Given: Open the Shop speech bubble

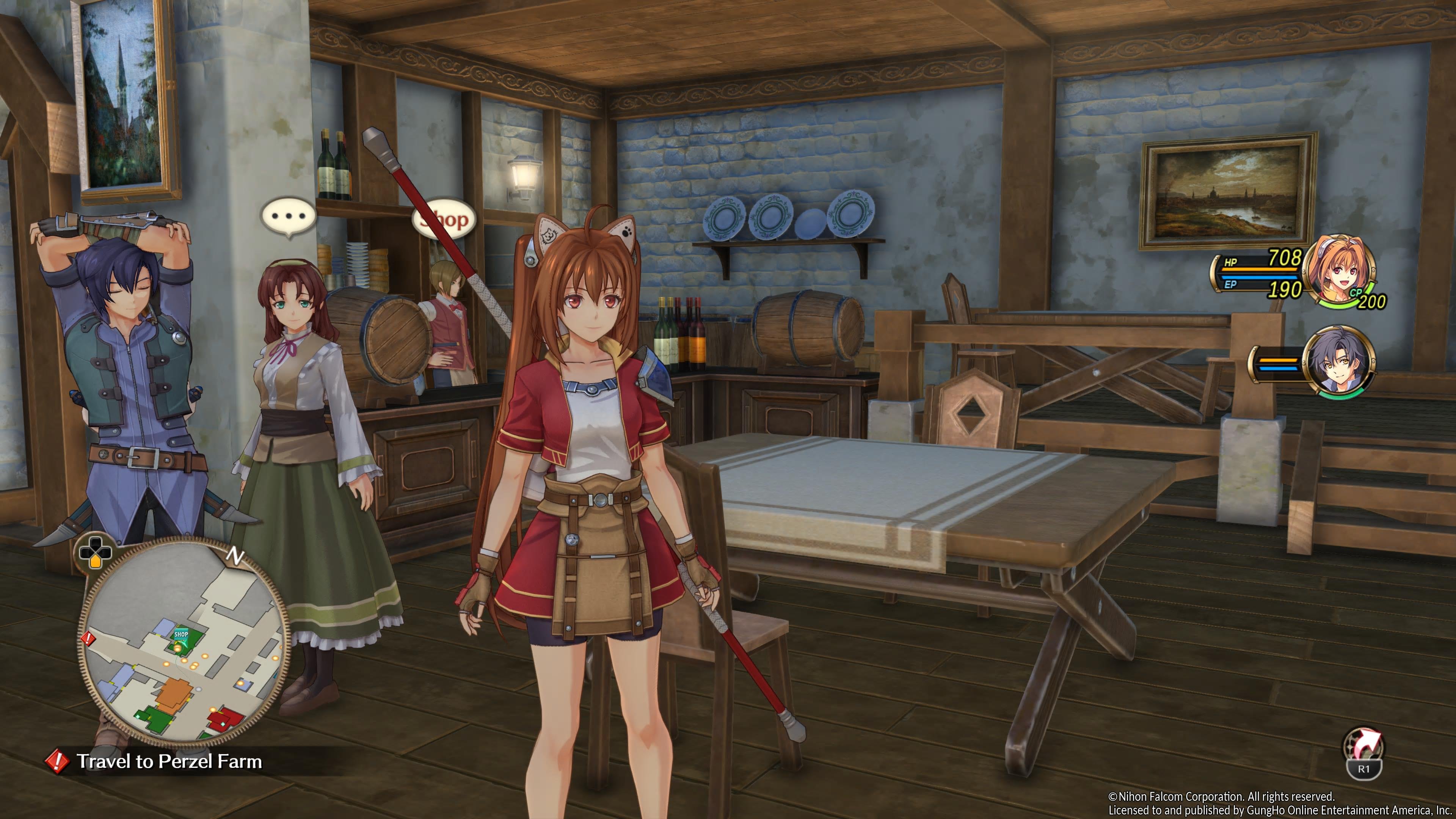Looking at the screenshot, I should (445, 219).
